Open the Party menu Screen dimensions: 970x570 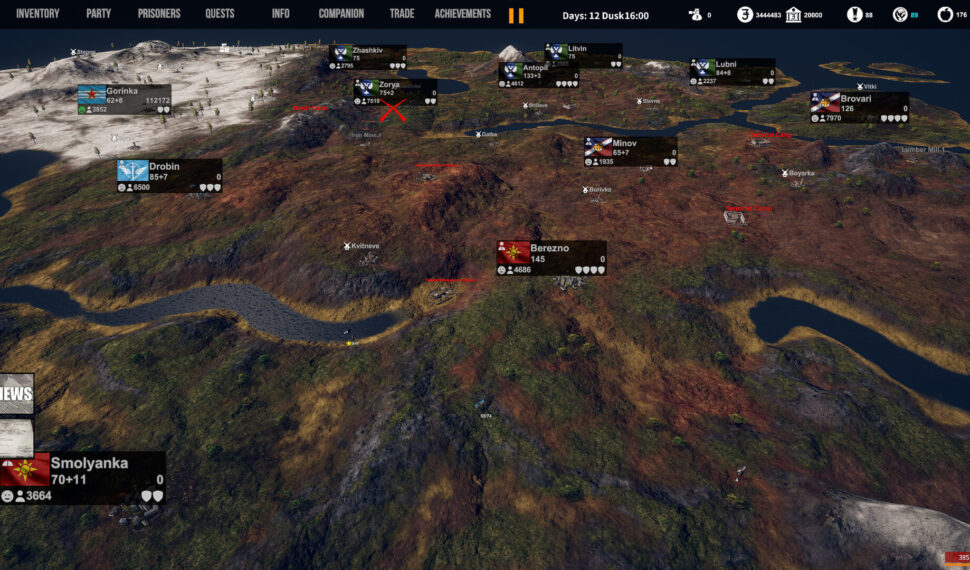point(98,14)
